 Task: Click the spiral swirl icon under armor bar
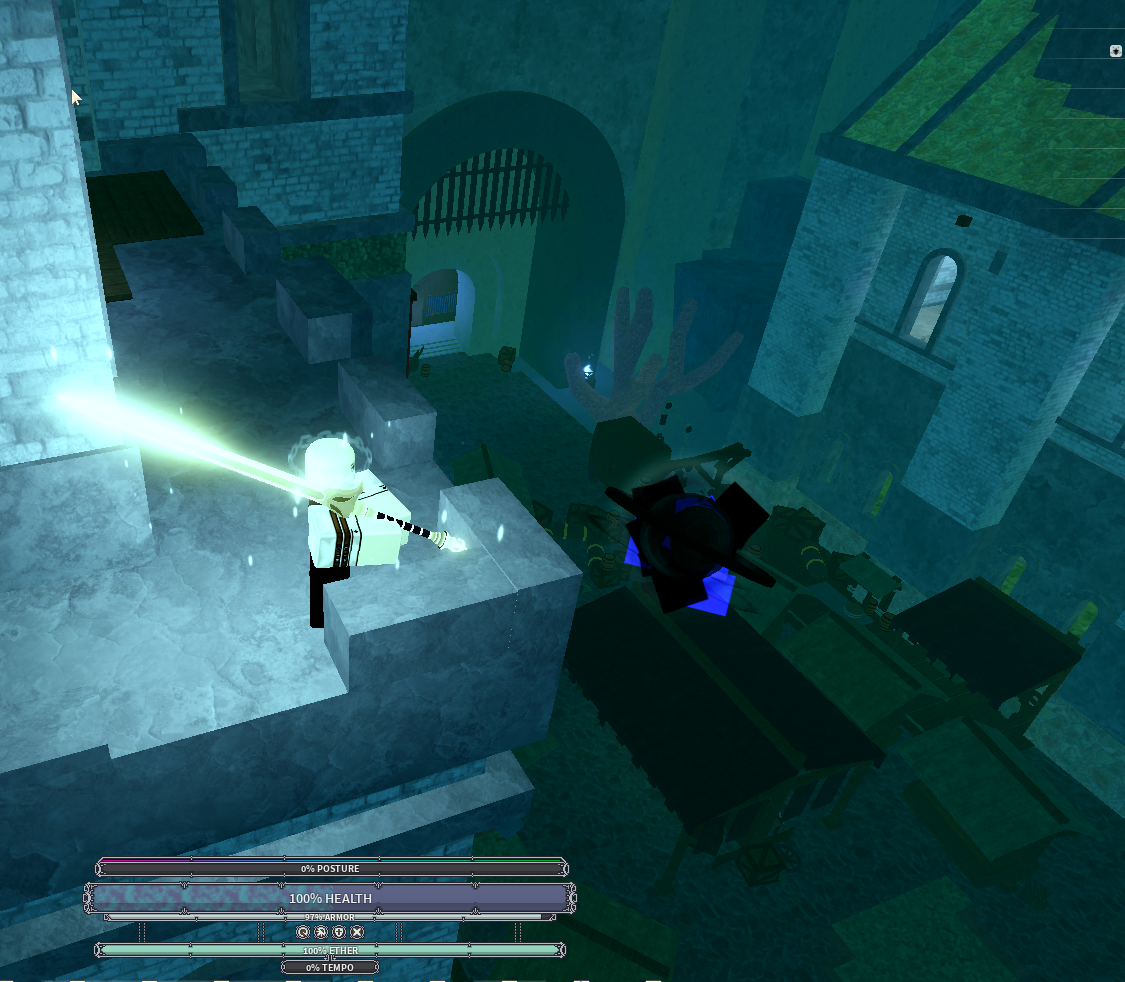click(x=303, y=932)
